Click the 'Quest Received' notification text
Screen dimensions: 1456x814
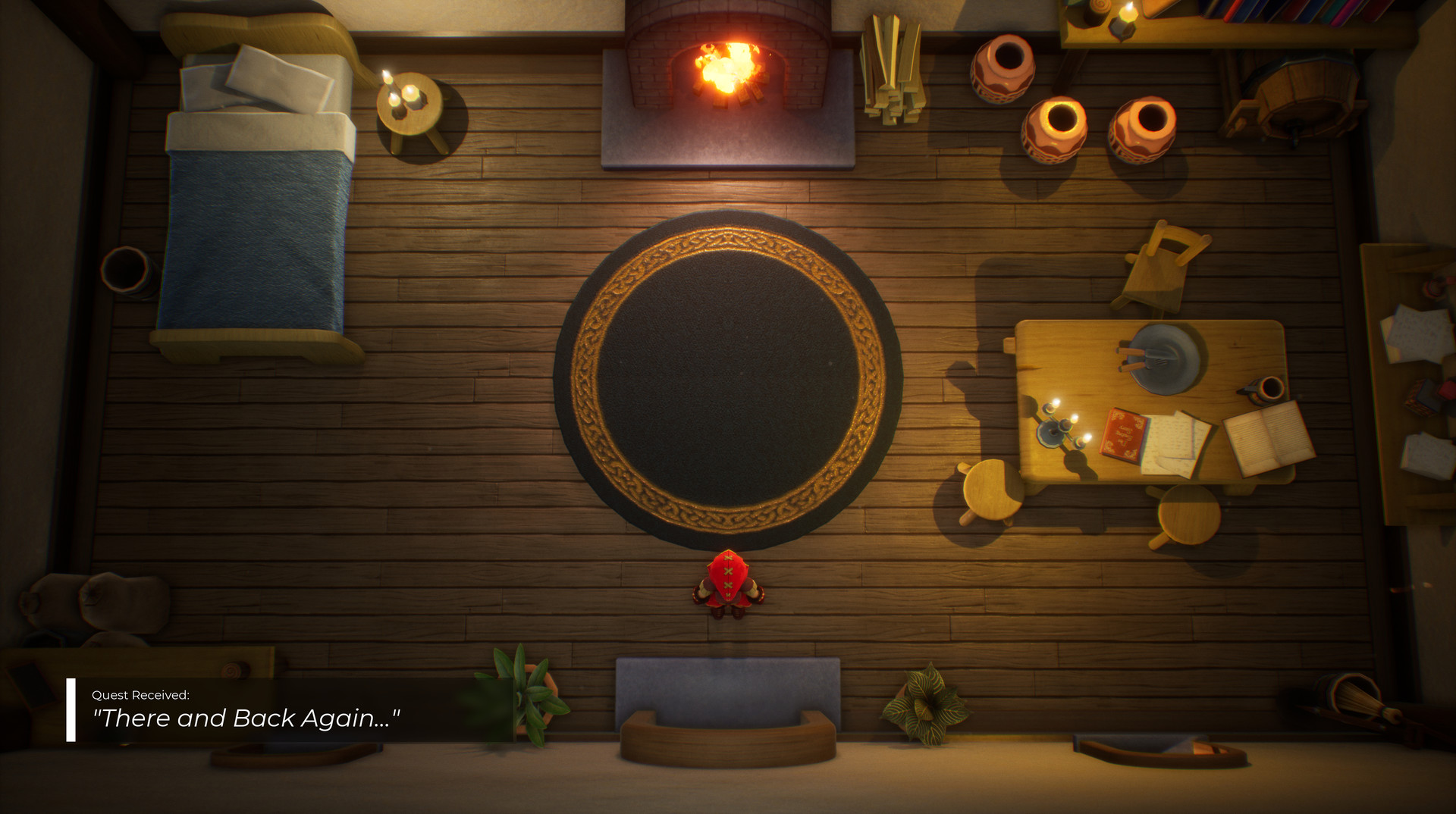pyautogui.click(x=140, y=693)
